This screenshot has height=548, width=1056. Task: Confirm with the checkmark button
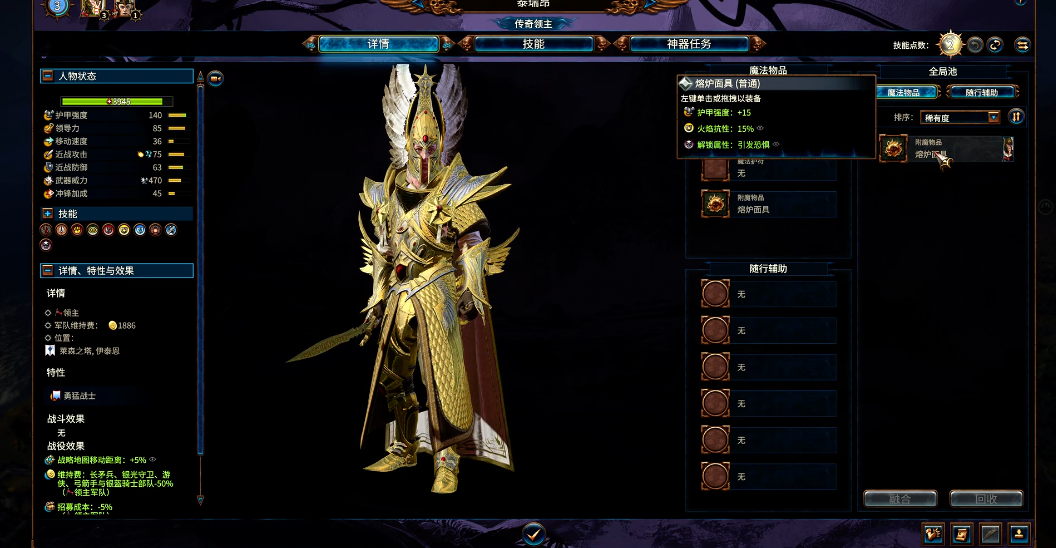point(533,534)
